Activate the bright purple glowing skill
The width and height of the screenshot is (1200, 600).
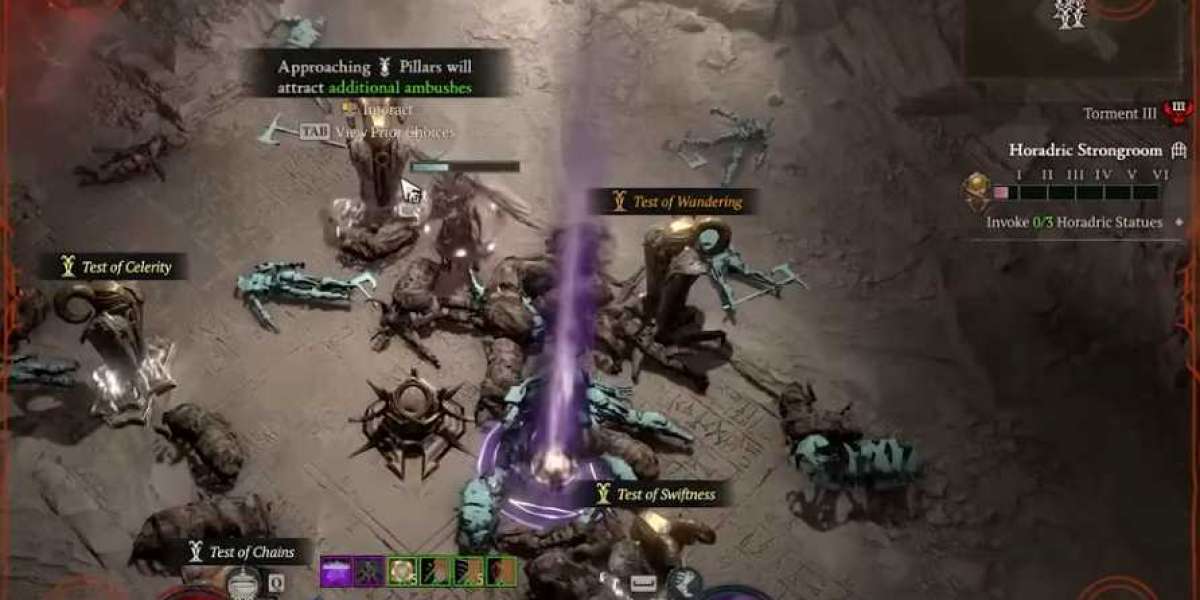click(335, 571)
